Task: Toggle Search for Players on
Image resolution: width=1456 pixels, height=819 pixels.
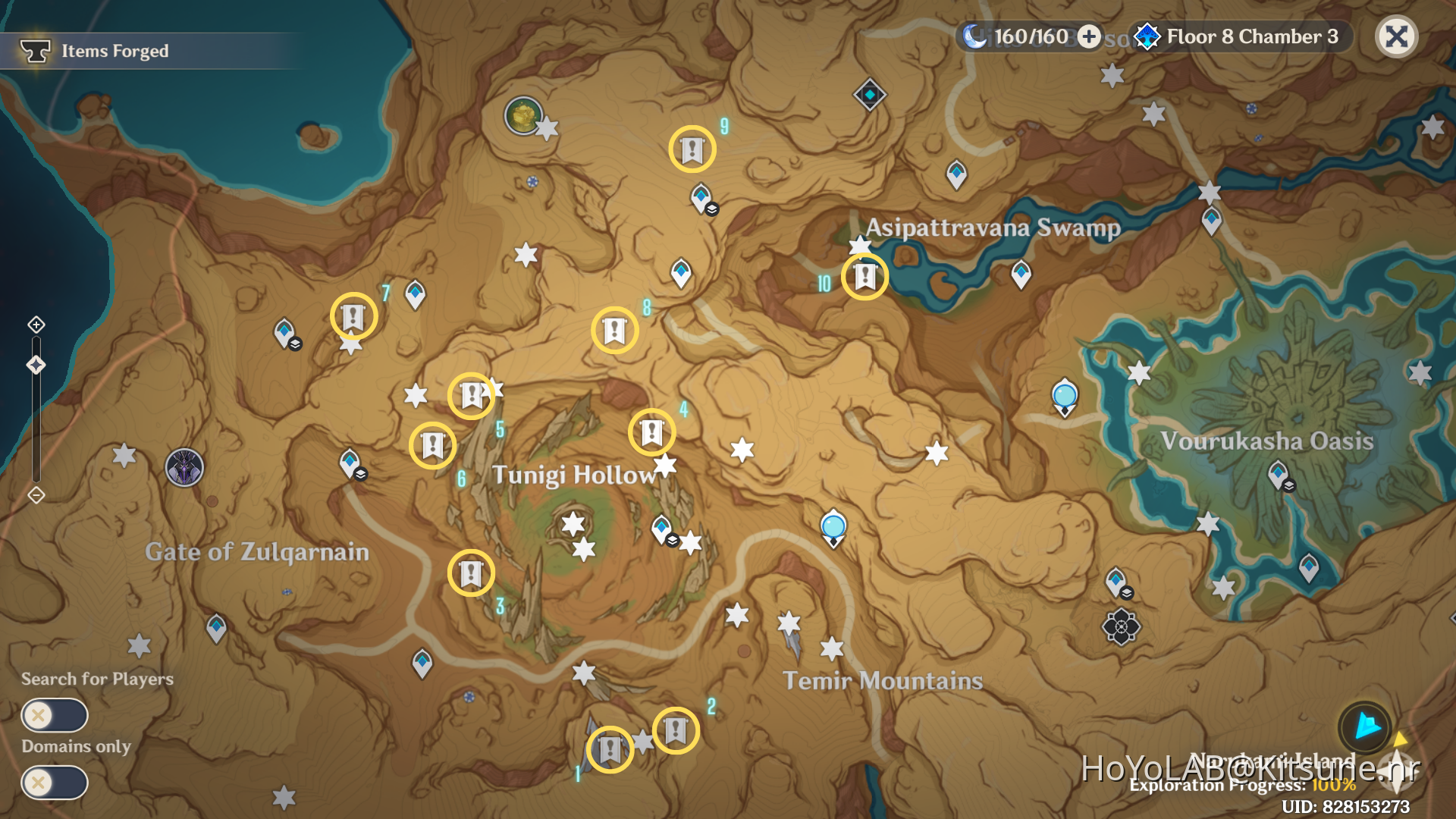Action: point(54,714)
